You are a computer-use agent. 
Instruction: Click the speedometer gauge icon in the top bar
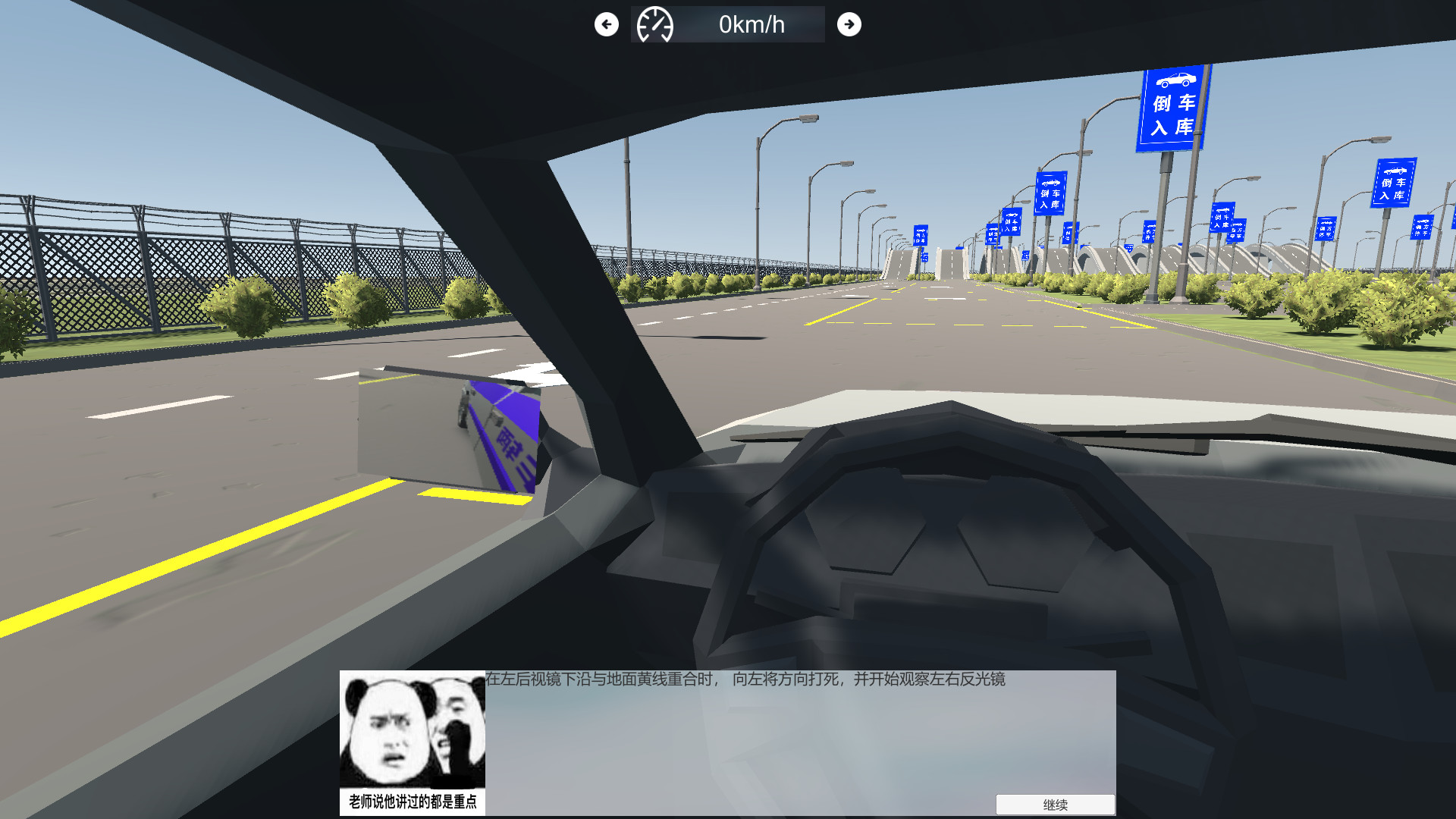(x=657, y=24)
